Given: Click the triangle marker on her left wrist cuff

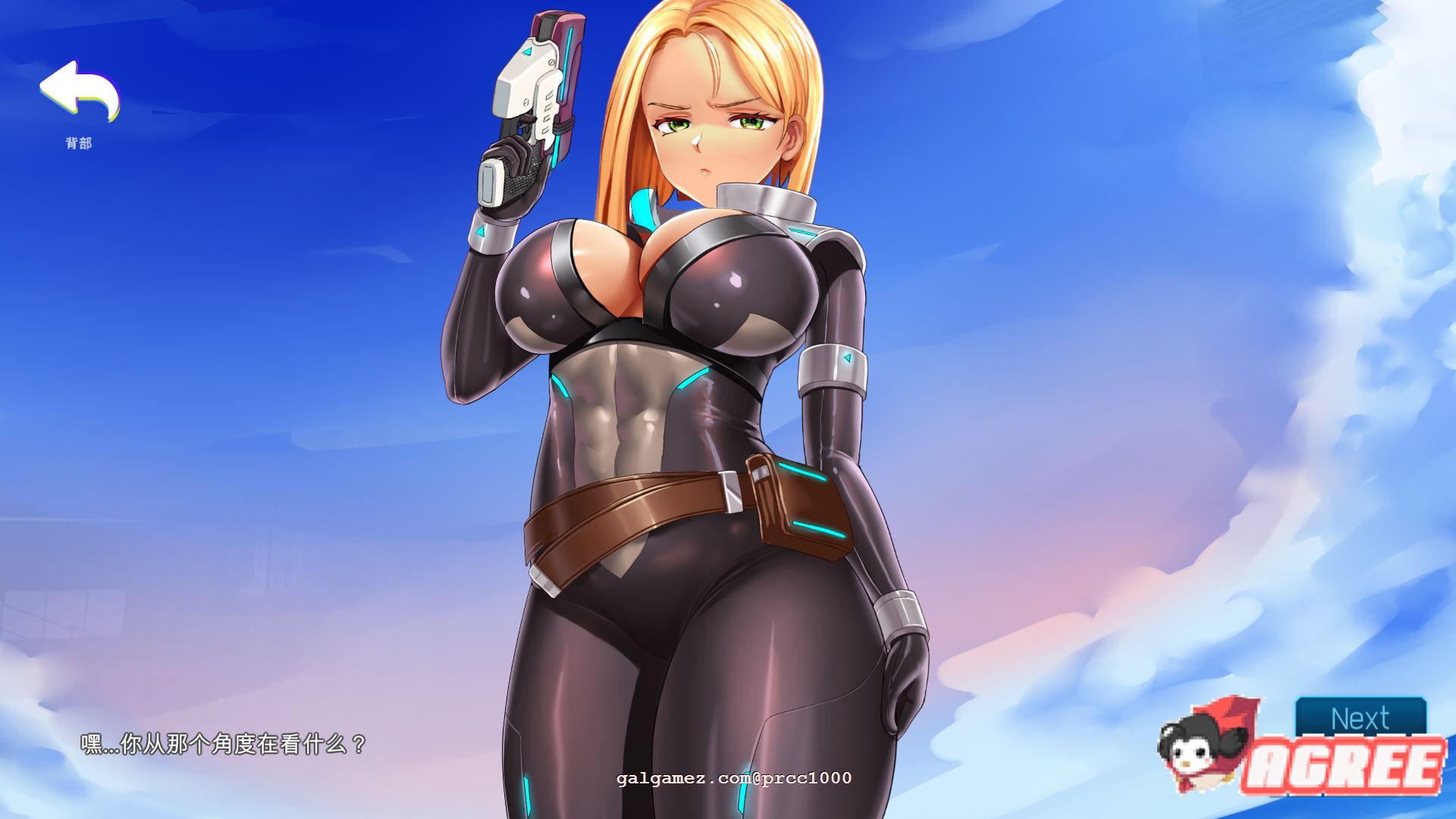Looking at the screenshot, I should click(x=480, y=232).
